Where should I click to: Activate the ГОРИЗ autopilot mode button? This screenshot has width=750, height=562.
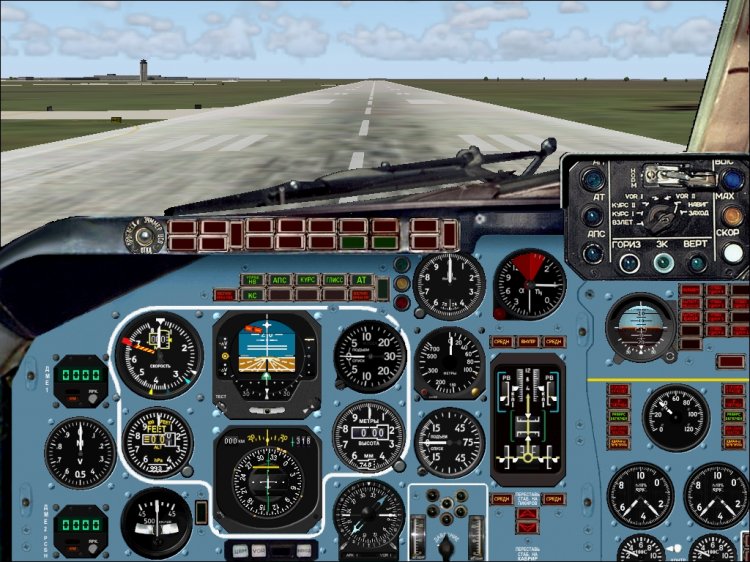[630, 263]
